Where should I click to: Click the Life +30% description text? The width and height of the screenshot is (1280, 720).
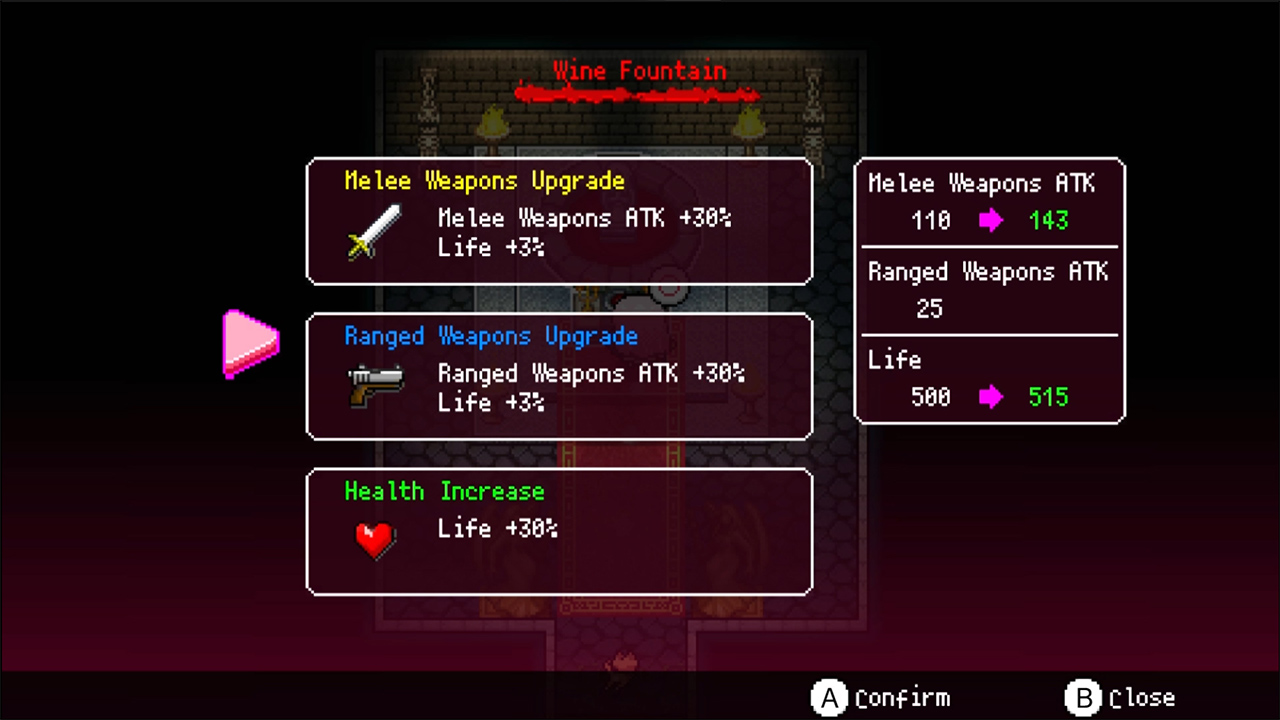coord(497,528)
